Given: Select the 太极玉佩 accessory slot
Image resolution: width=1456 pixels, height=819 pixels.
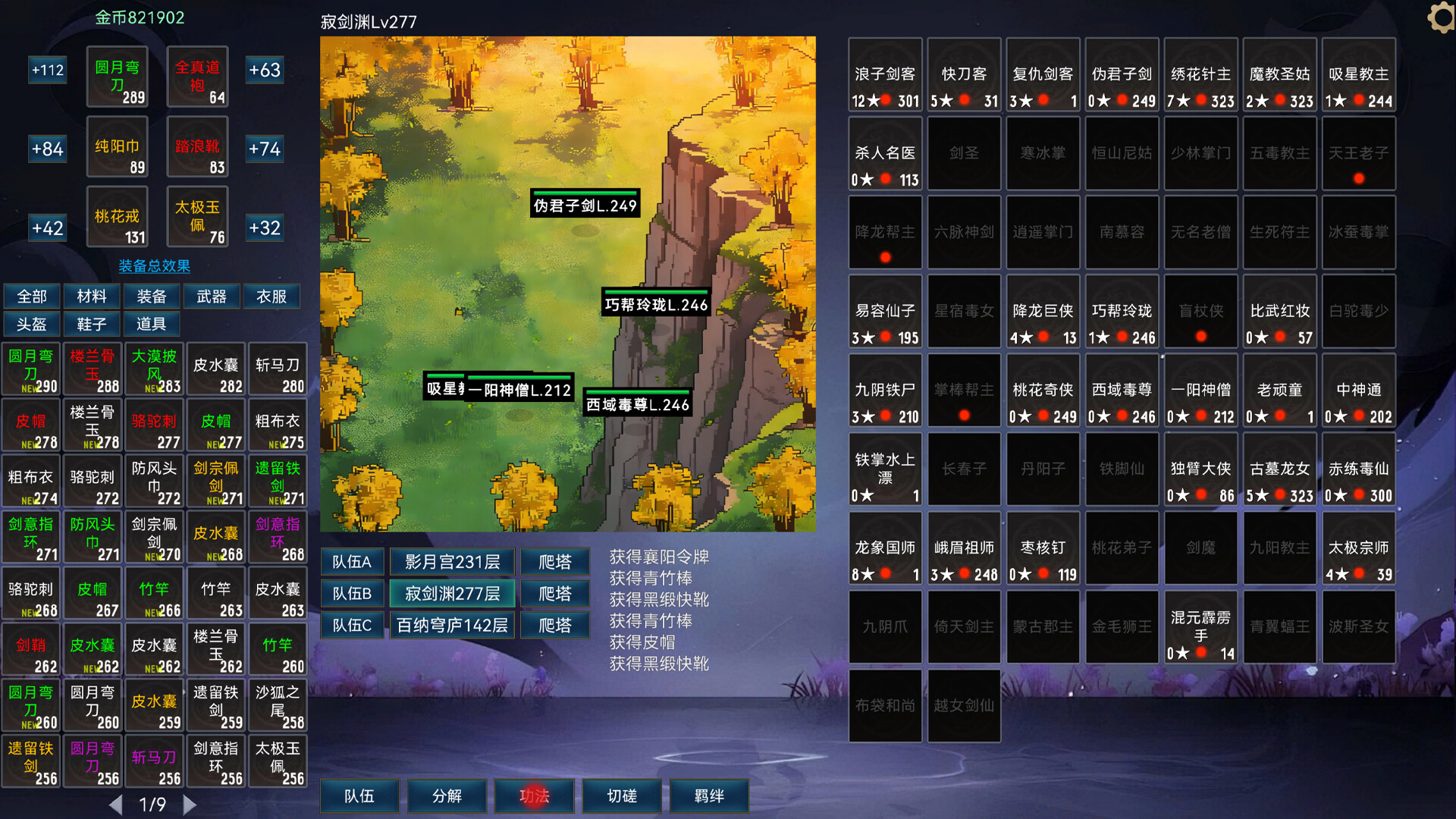Looking at the screenshot, I should tap(197, 217).
